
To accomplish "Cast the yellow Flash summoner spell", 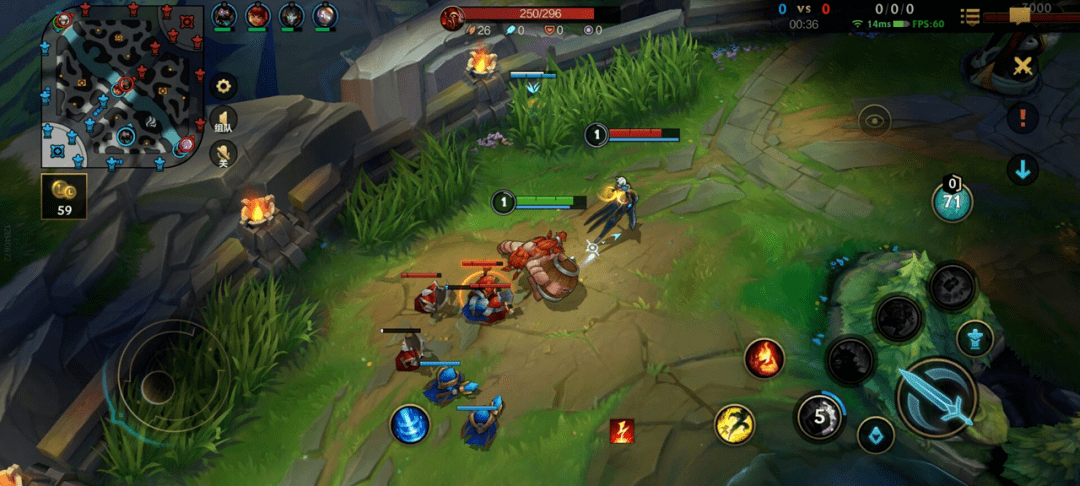I will [735, 425].
